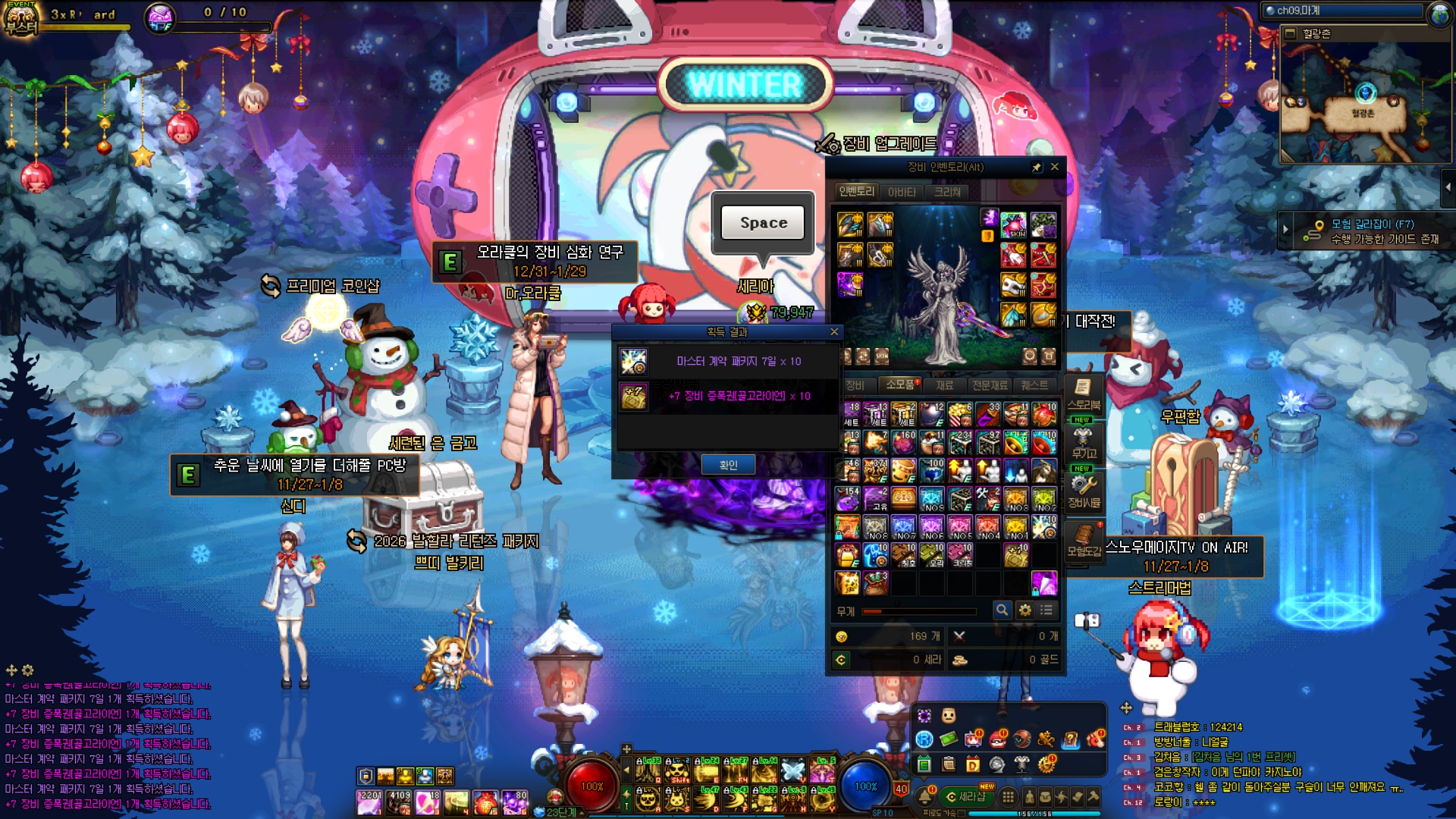Screen dimensions: 1456x819
Task: Select the 재료 materials tab
Action: (944, 385)
